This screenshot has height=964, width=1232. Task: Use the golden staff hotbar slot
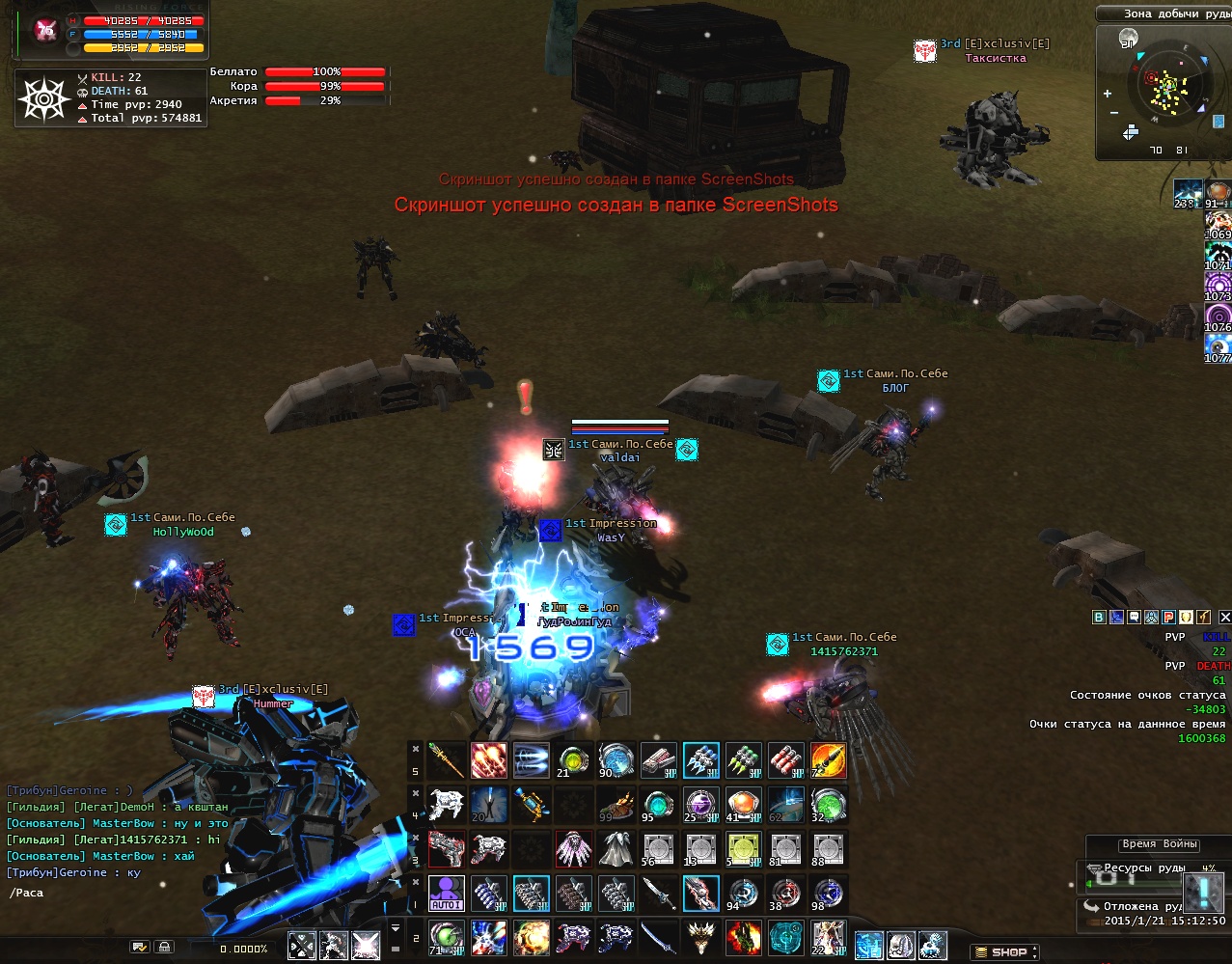(x=446, y=760)
